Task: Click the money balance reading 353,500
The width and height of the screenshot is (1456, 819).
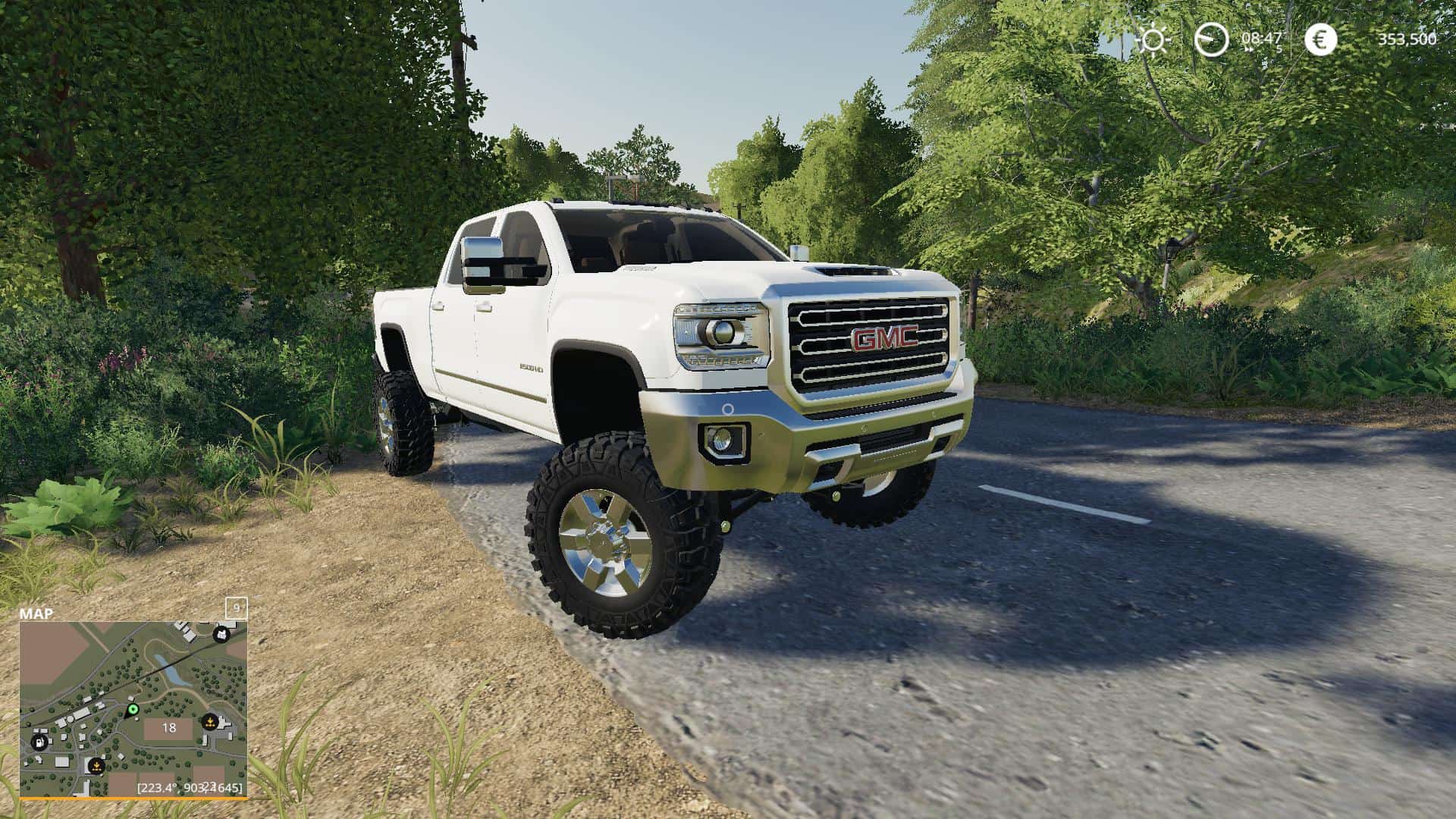Action: tap(1407, 39)
